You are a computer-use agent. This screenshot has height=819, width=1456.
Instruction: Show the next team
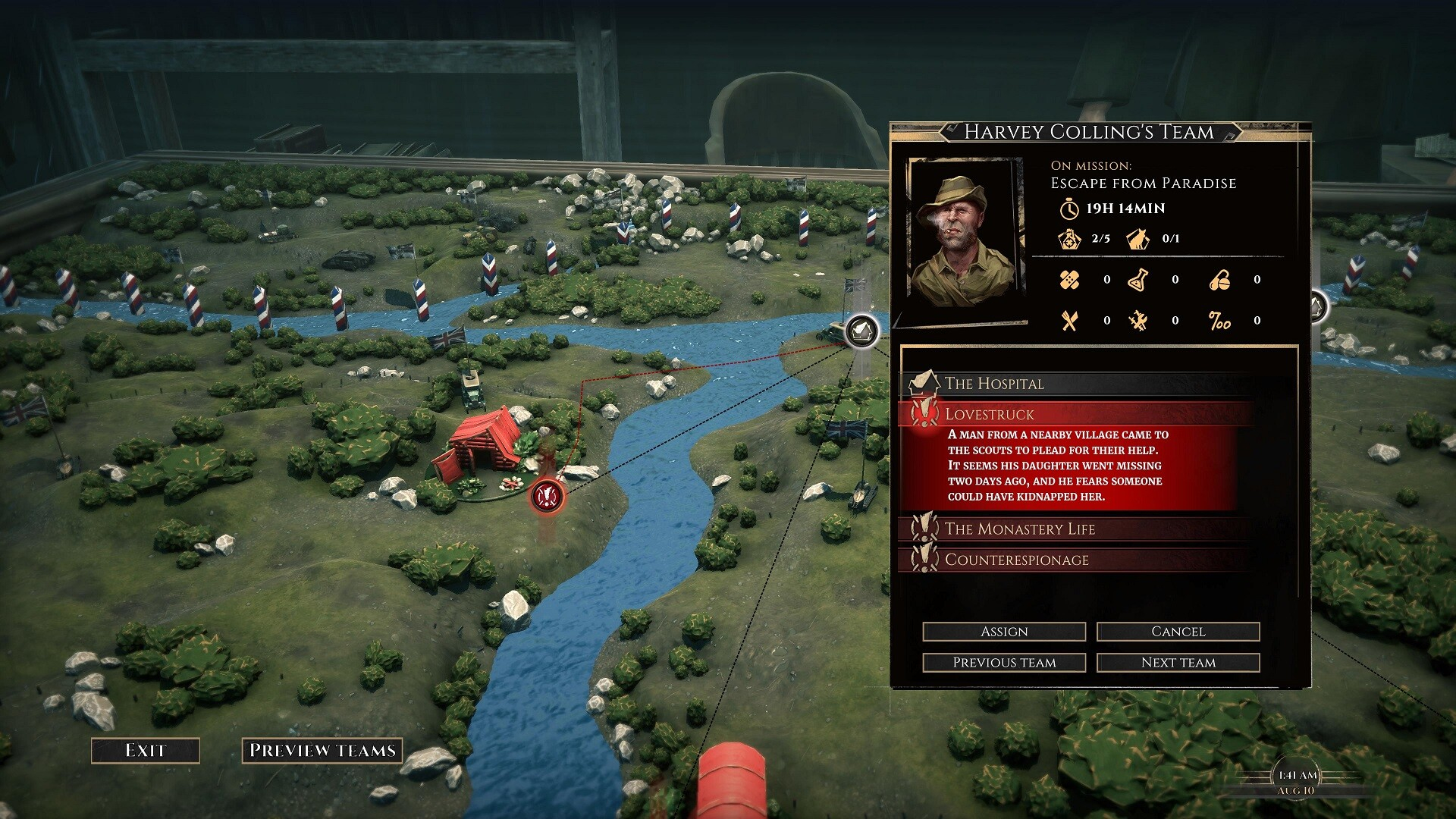(x=1178, y=663)
